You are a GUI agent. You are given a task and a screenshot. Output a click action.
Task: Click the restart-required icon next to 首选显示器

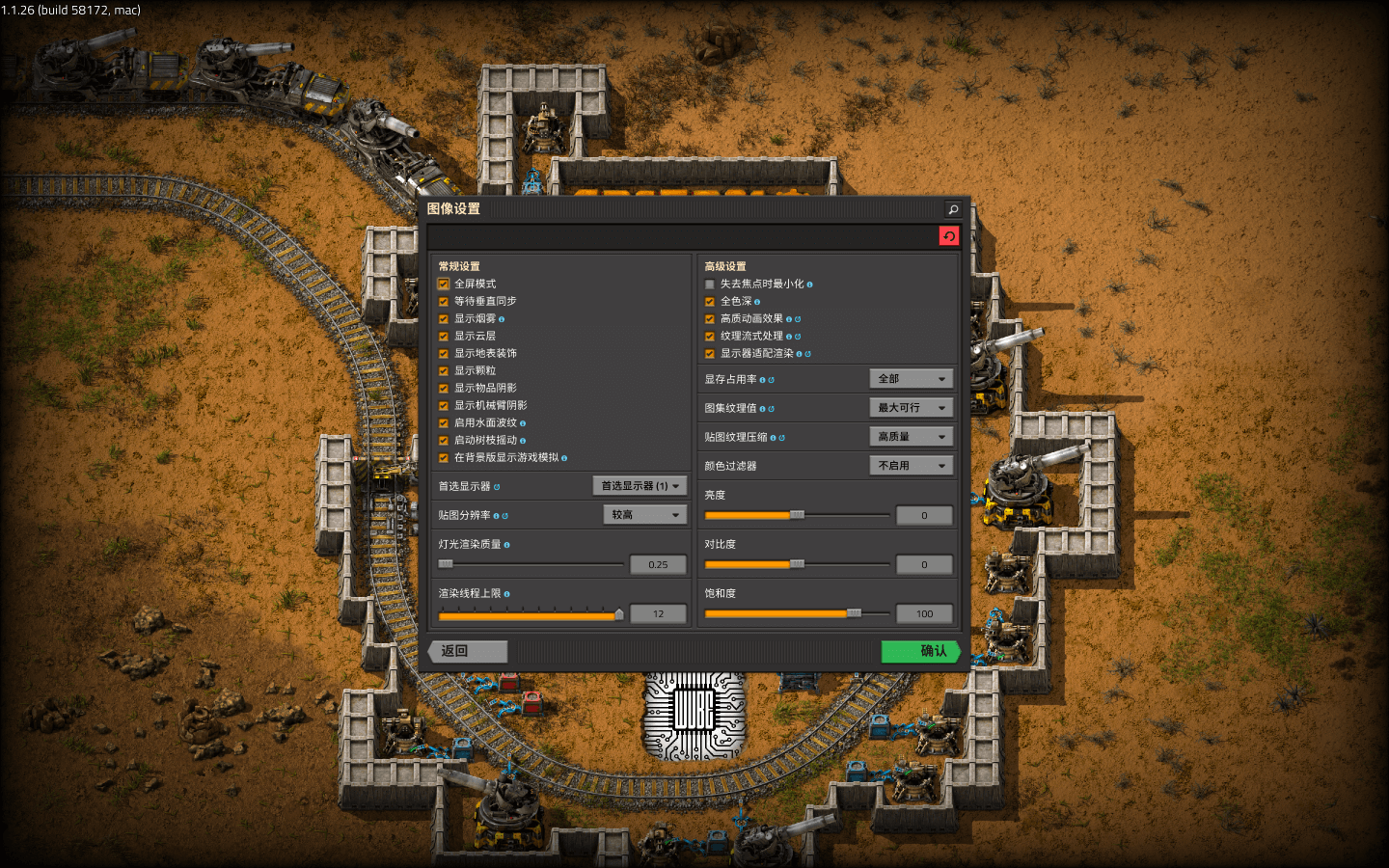(498, 486)
